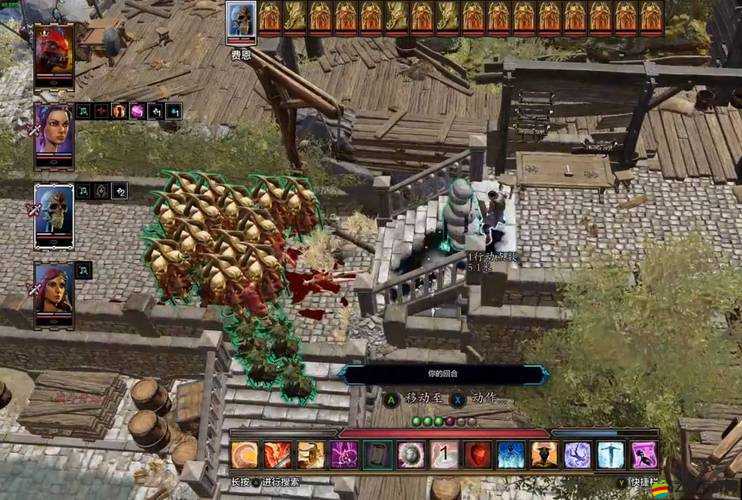Use the light blue cross-shaped figure skill
This screenshot has height=500, width=742.
point(611,455)
